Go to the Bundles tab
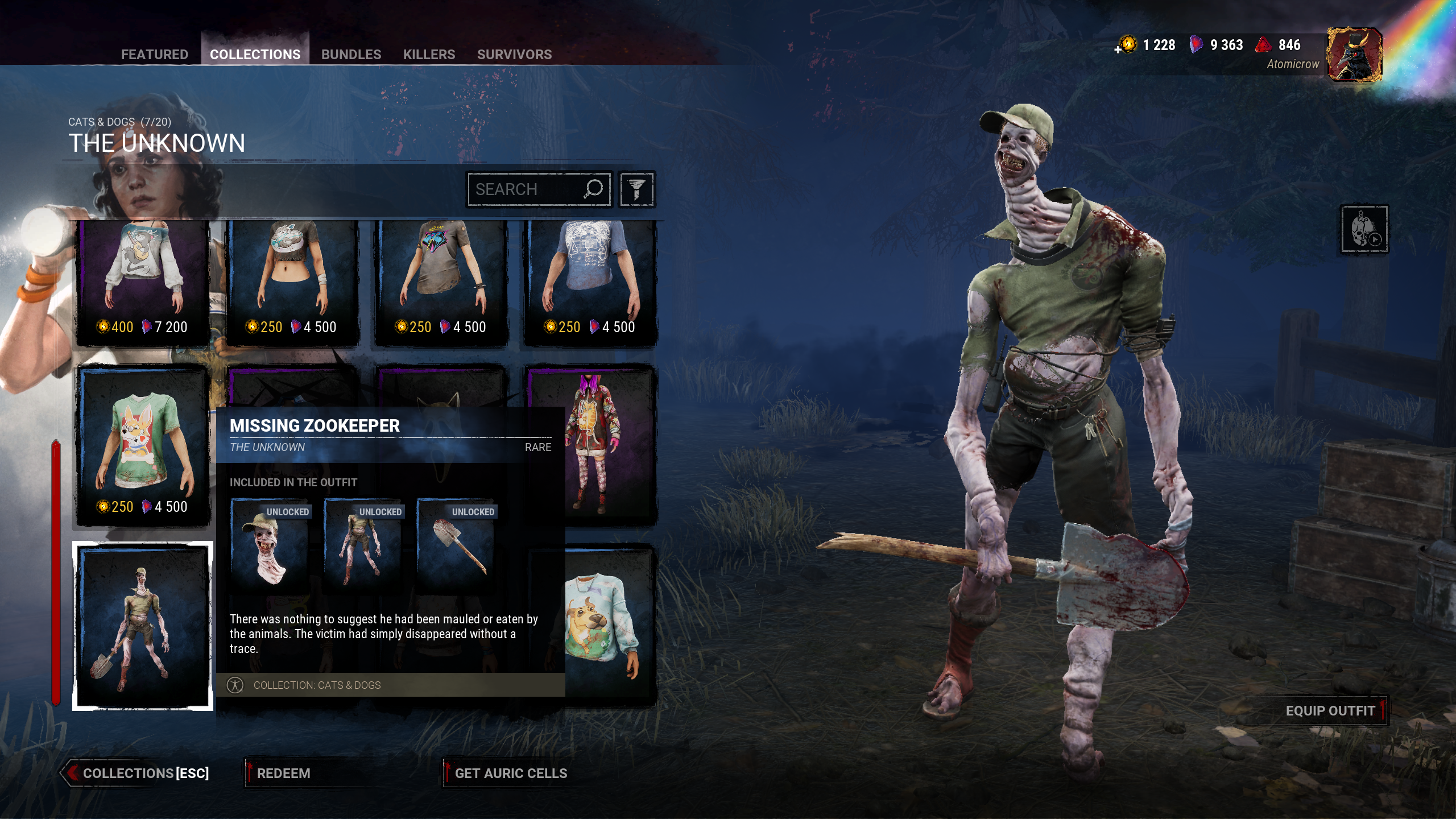The height and width of the screenshot is (819, 1456). click(351, 54)
